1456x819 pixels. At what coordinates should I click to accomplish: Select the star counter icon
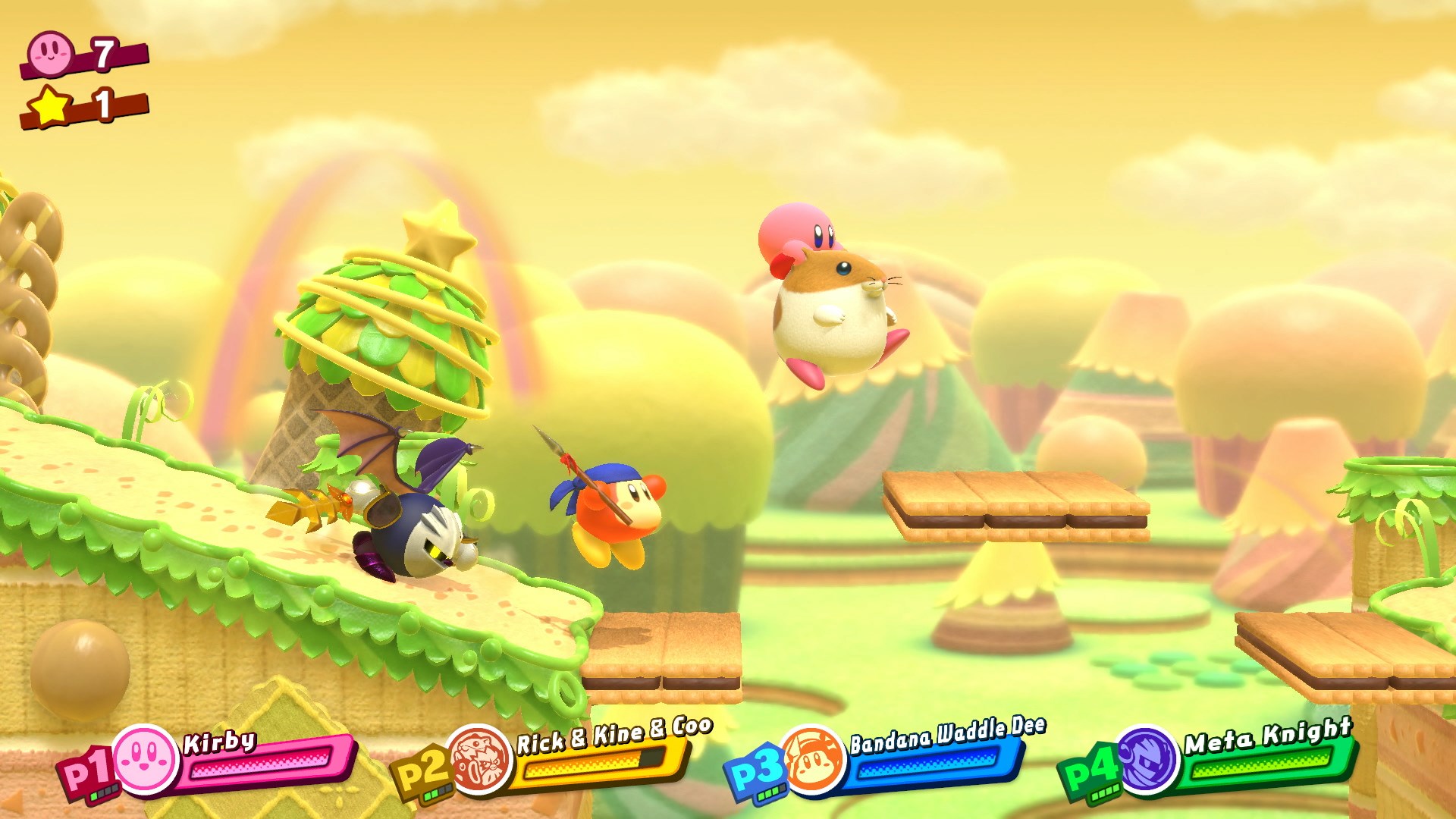pos(49,102)
